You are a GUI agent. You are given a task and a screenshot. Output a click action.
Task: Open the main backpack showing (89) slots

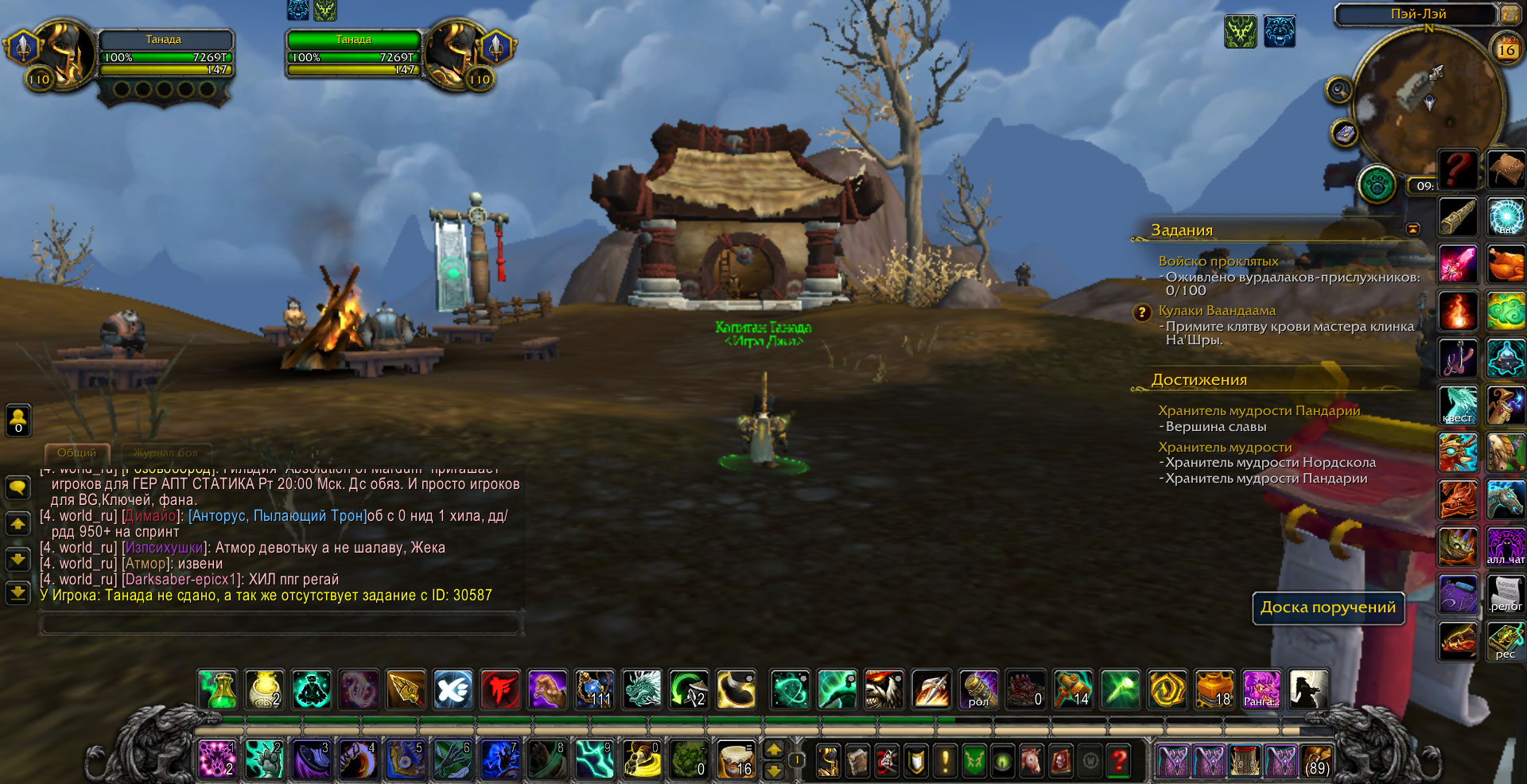click(x=1317, y=761)
